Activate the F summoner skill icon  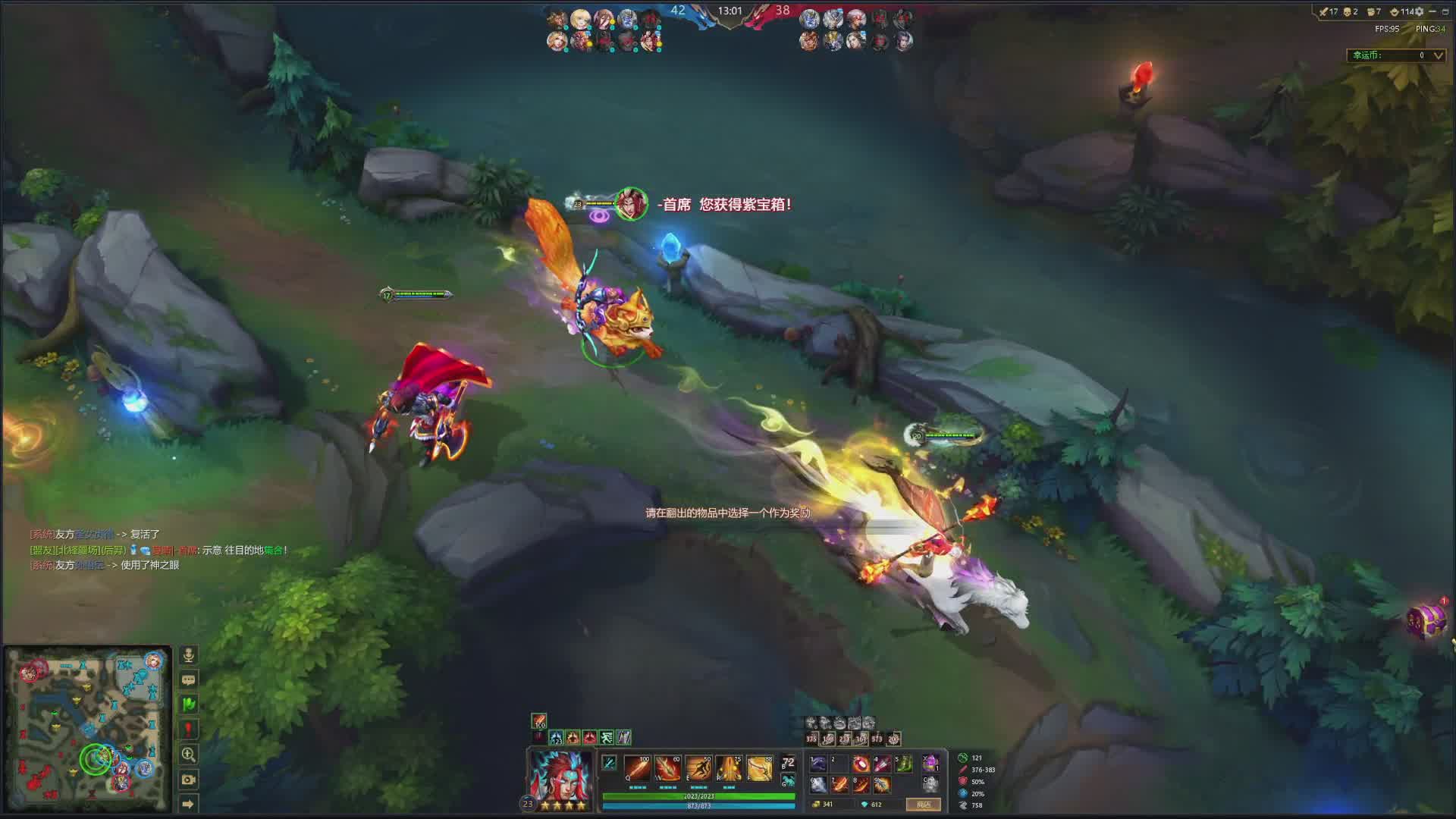tap(759, 768)
